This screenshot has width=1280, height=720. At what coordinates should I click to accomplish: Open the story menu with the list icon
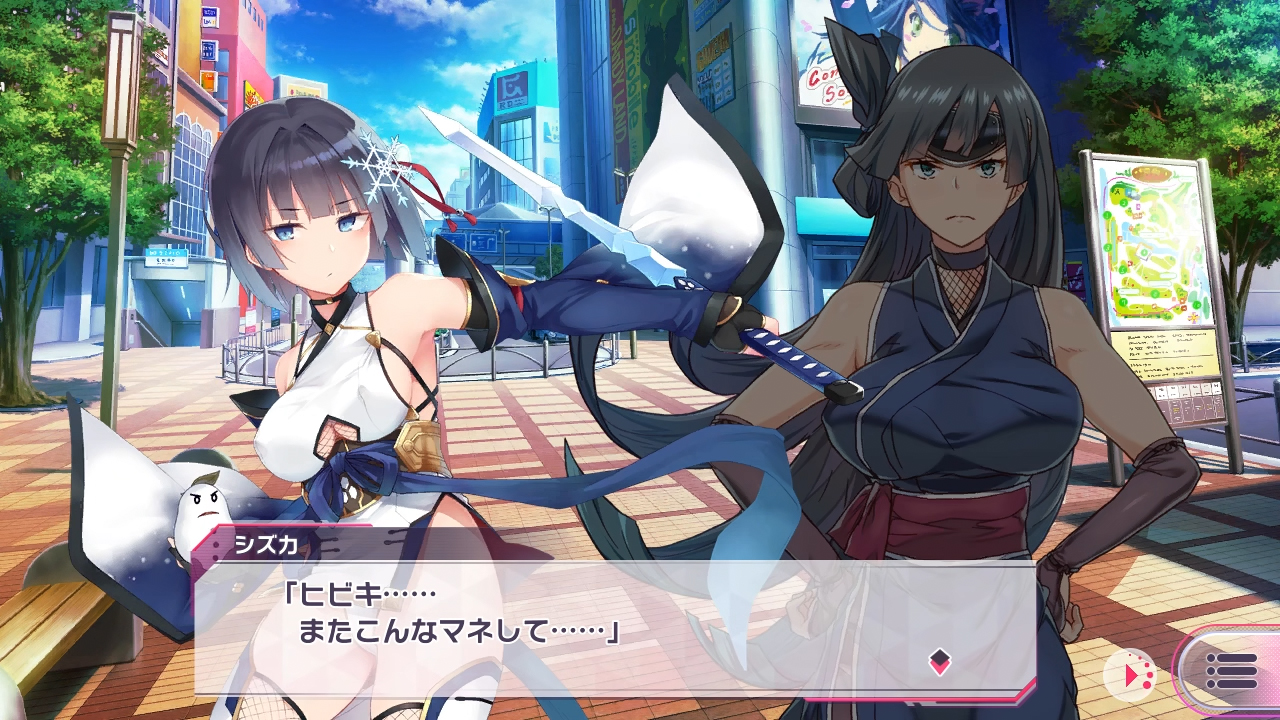(x=1230, y=671)
